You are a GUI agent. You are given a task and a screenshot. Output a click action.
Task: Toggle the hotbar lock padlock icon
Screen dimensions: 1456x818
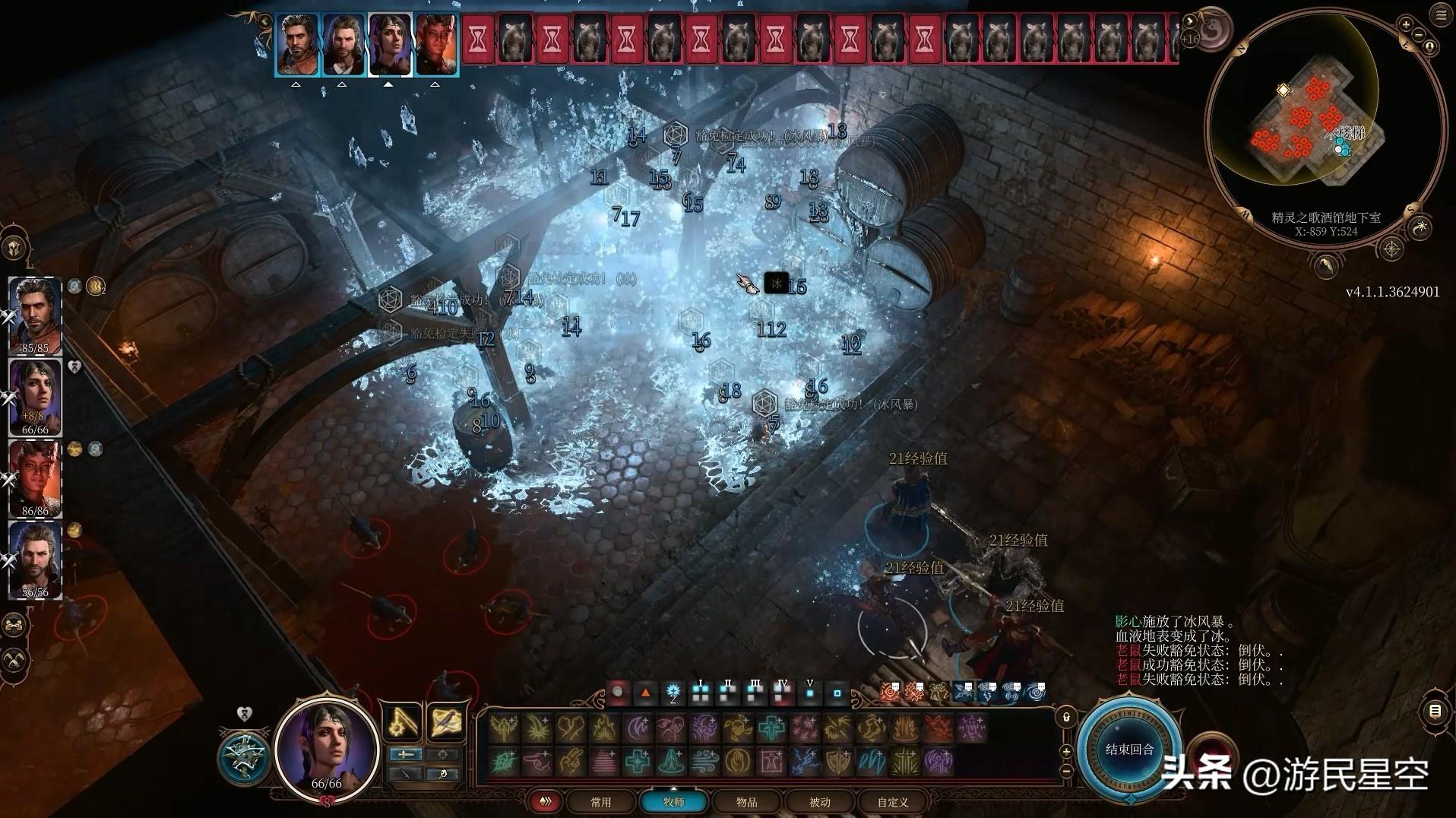click(x=1066, y=718)
